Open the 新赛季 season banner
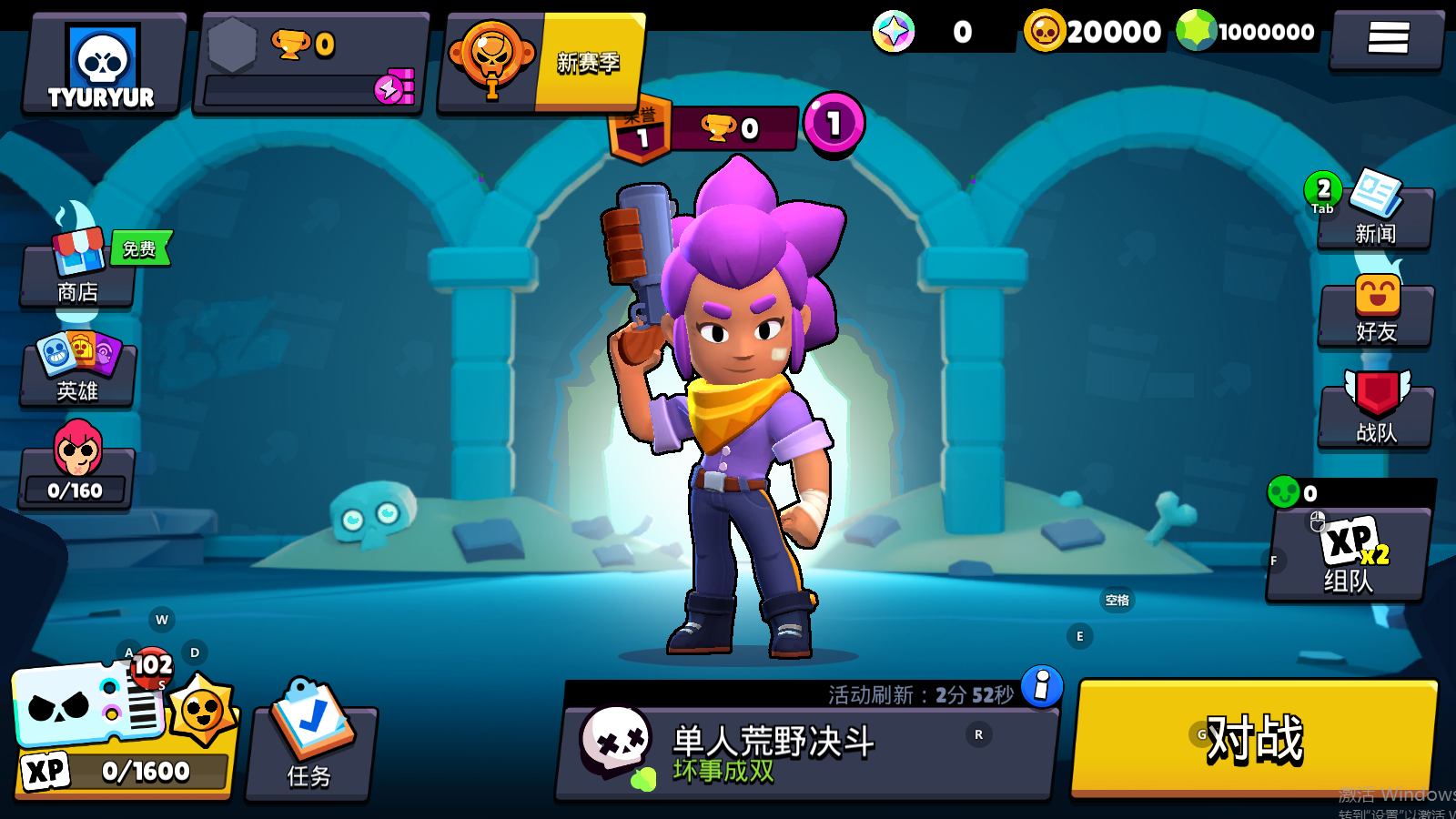This screenshot has width=1456, height=819. [542, 62]
